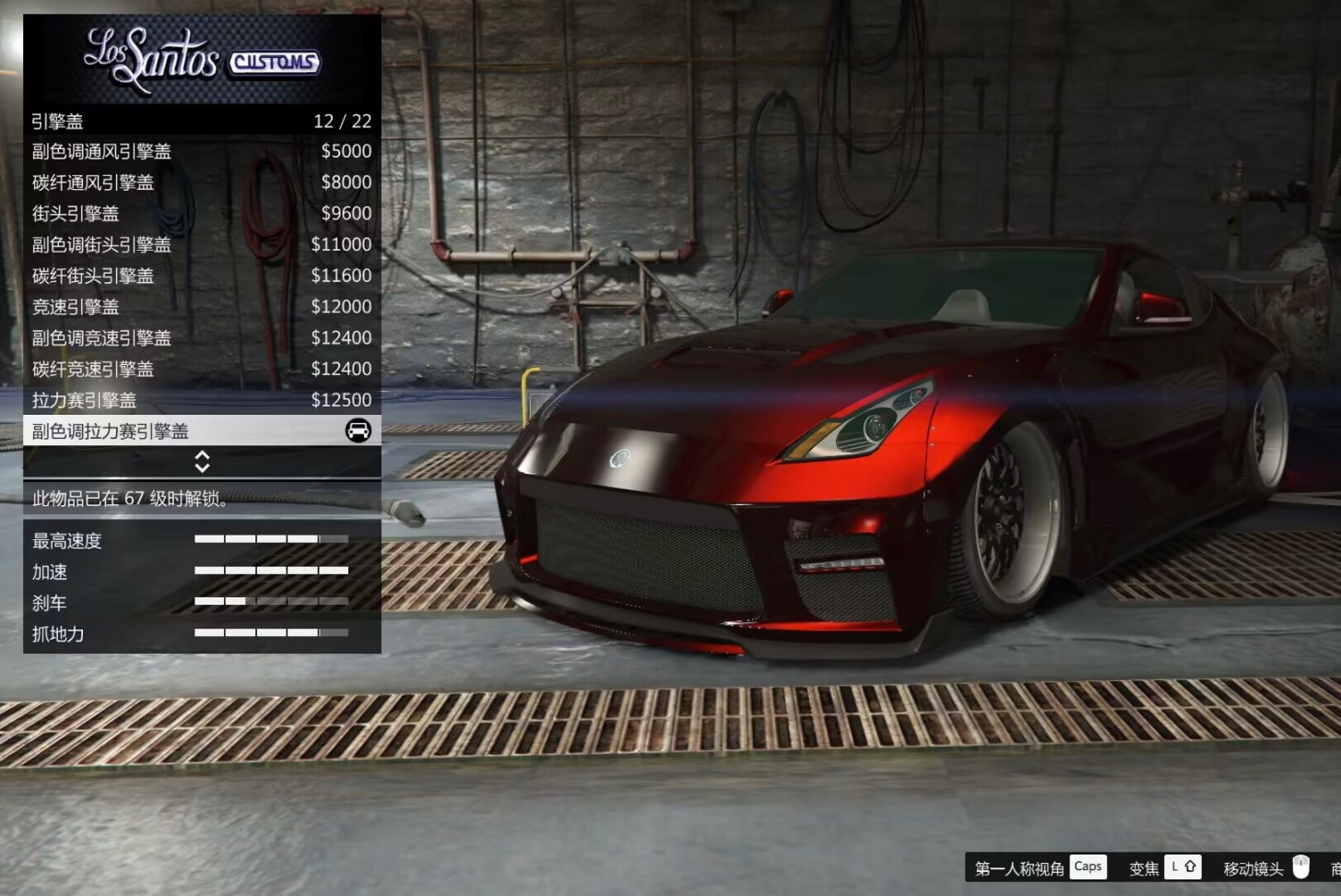Pick 副色调竞速引擎盖 from the list
Image resolution: width=1341 pixels, height=896 pixels.
(x=201, y=338)
